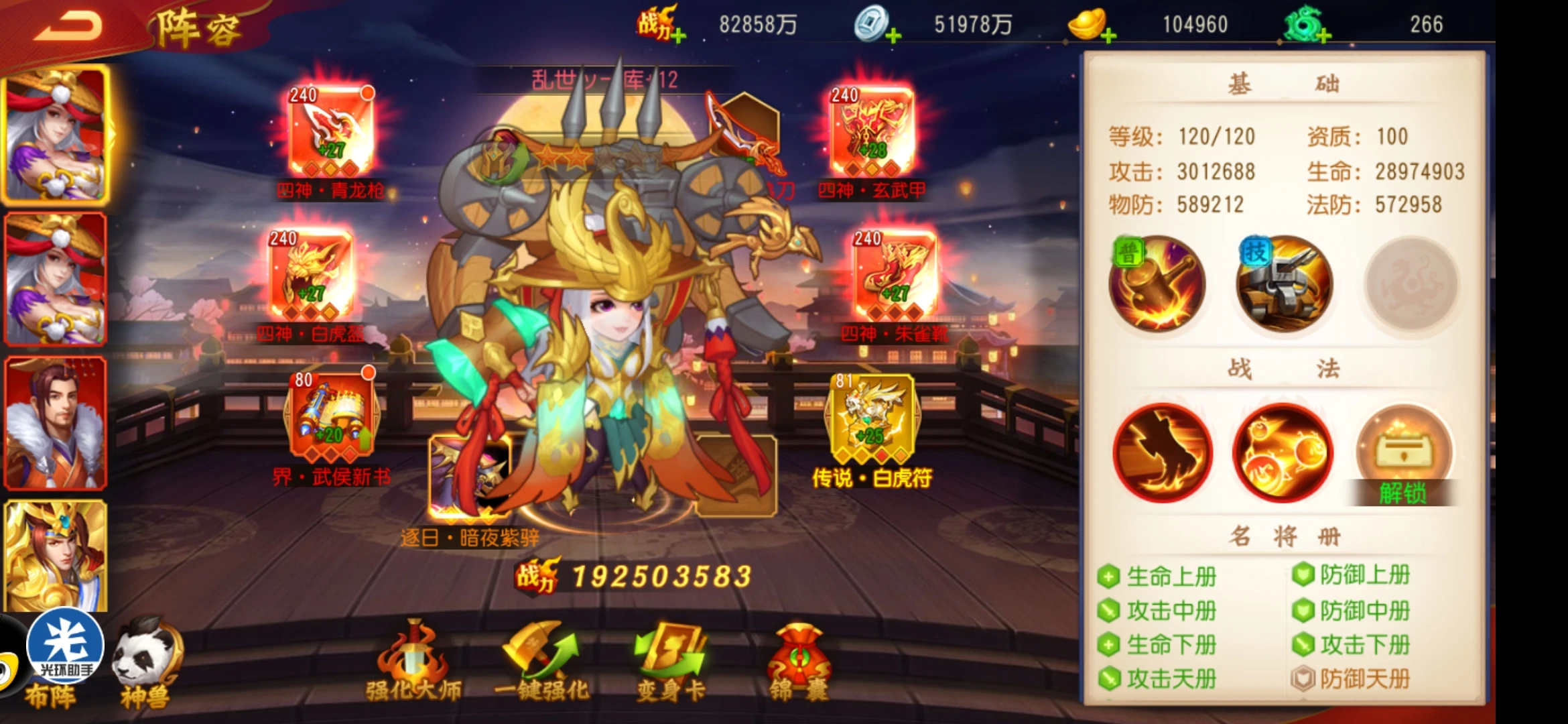Select the 四神·青龙枪 weapon slot

click(331, 132)
